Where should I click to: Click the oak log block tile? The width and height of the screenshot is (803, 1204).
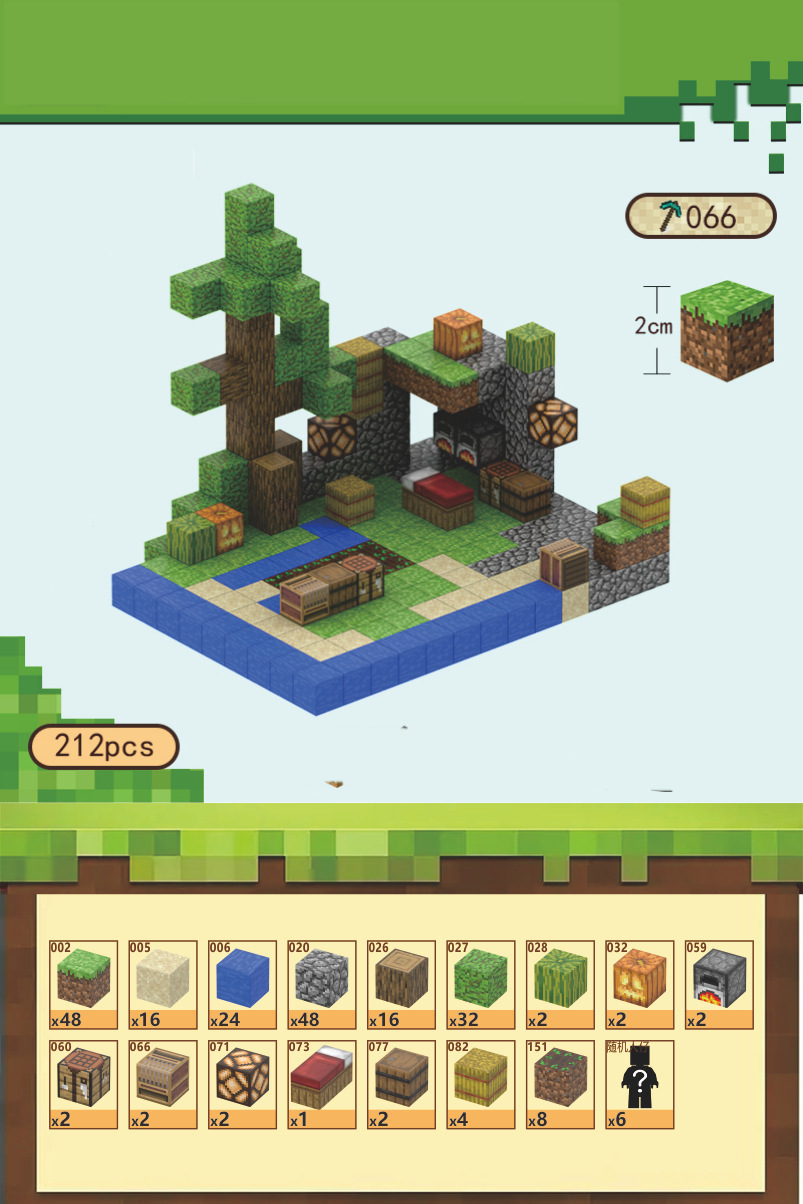(402, 985)
